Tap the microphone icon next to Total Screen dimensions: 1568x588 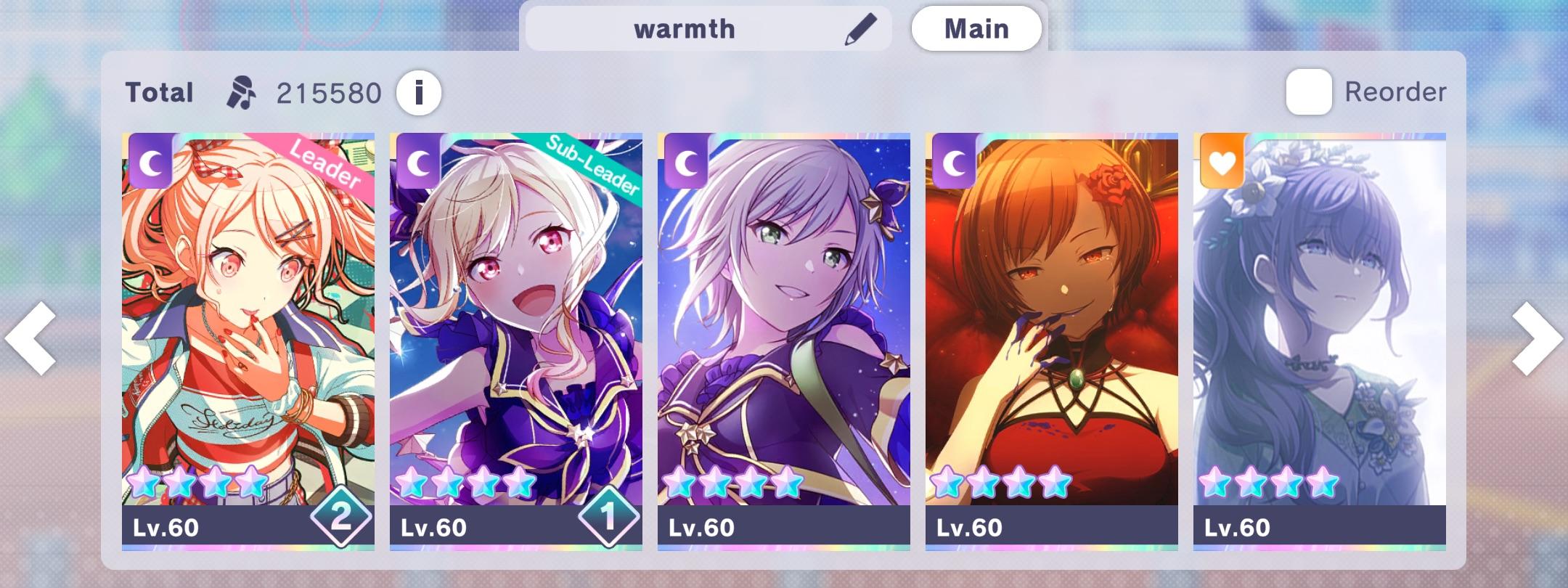click(242, 90)
